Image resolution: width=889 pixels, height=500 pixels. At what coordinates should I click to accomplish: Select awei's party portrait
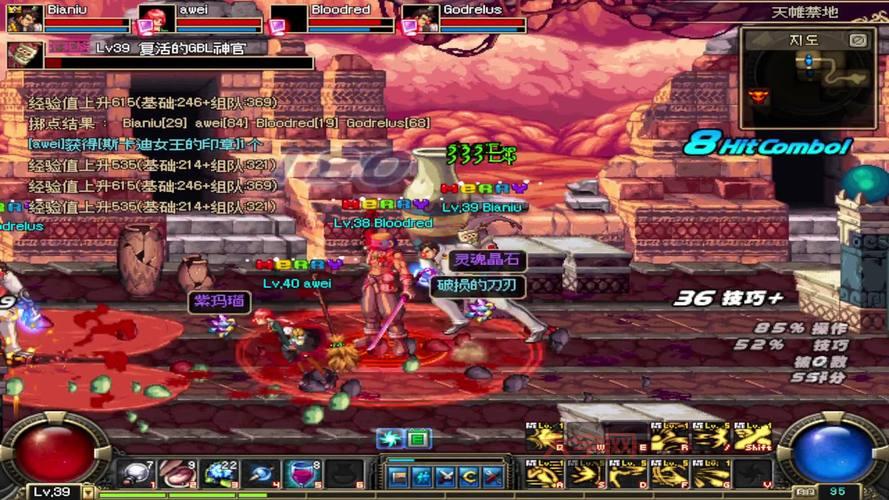point(156,18)
